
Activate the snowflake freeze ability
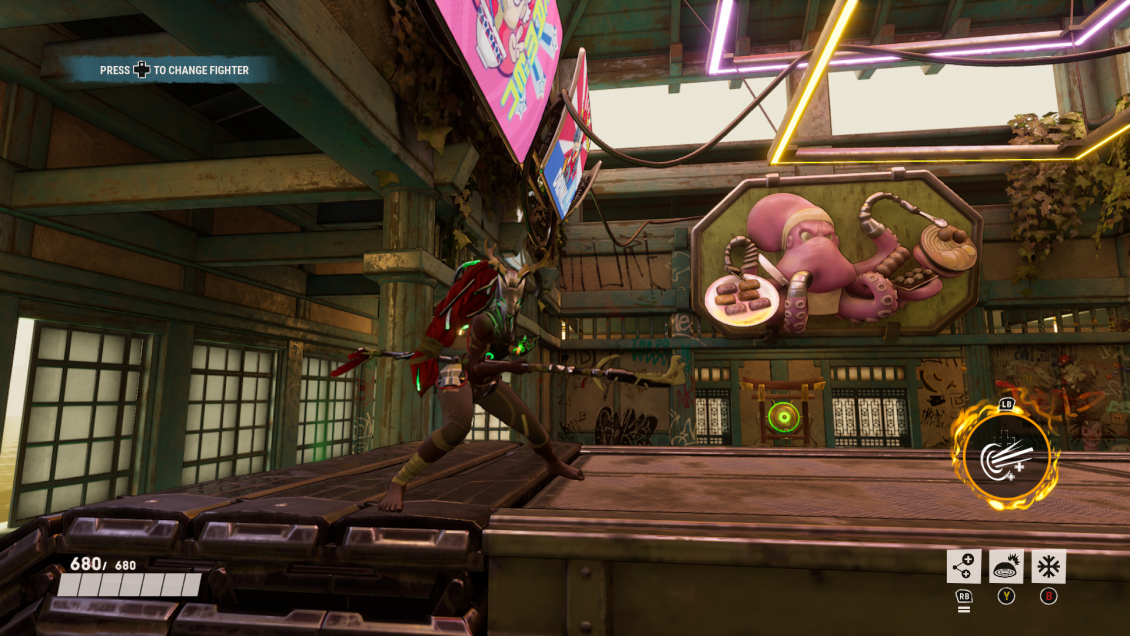[x=1048, y=567]
